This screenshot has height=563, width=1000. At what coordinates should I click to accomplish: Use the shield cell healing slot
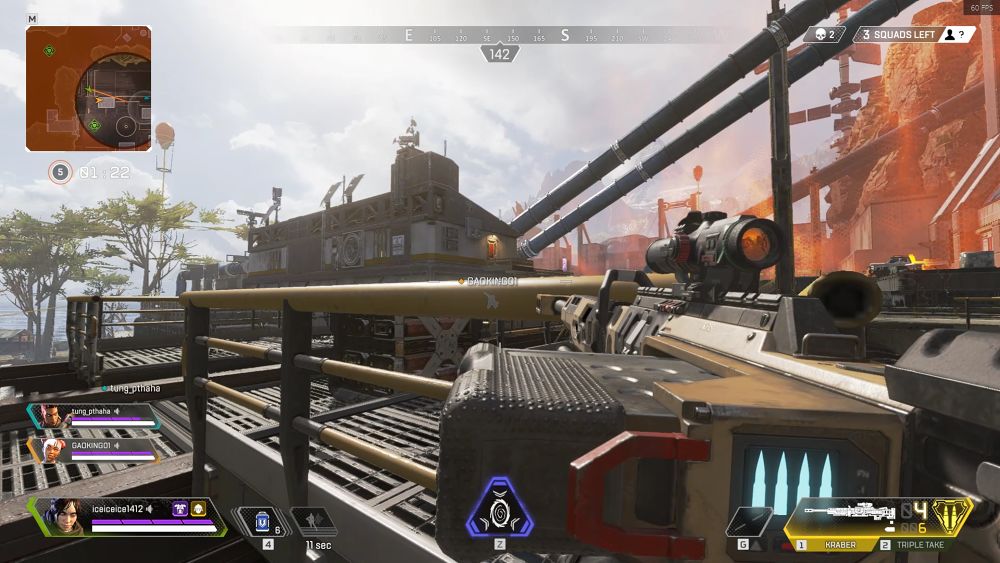263,521
